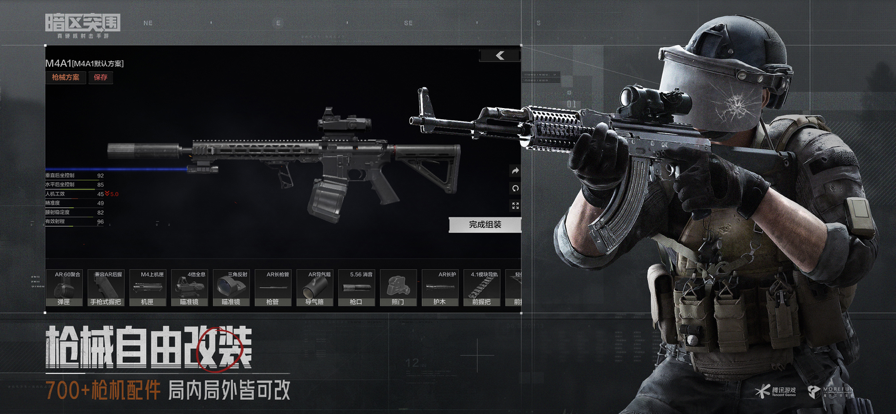The width and height of the screenshot is (896, 414).
Task: Save the build with the 保存 button
Action: click(100, 77)
